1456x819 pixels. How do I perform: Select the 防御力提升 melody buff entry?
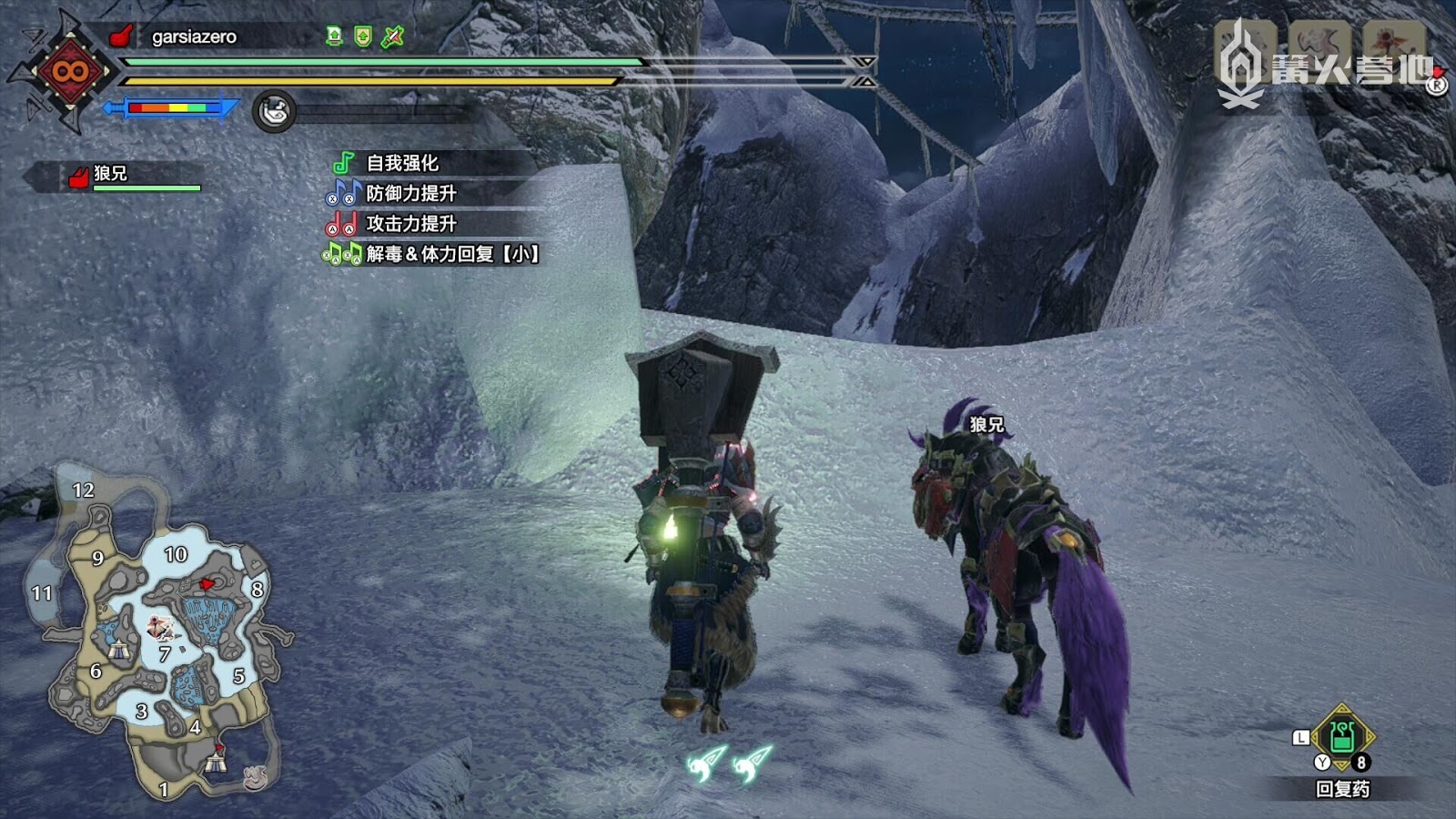coord(410,193)
